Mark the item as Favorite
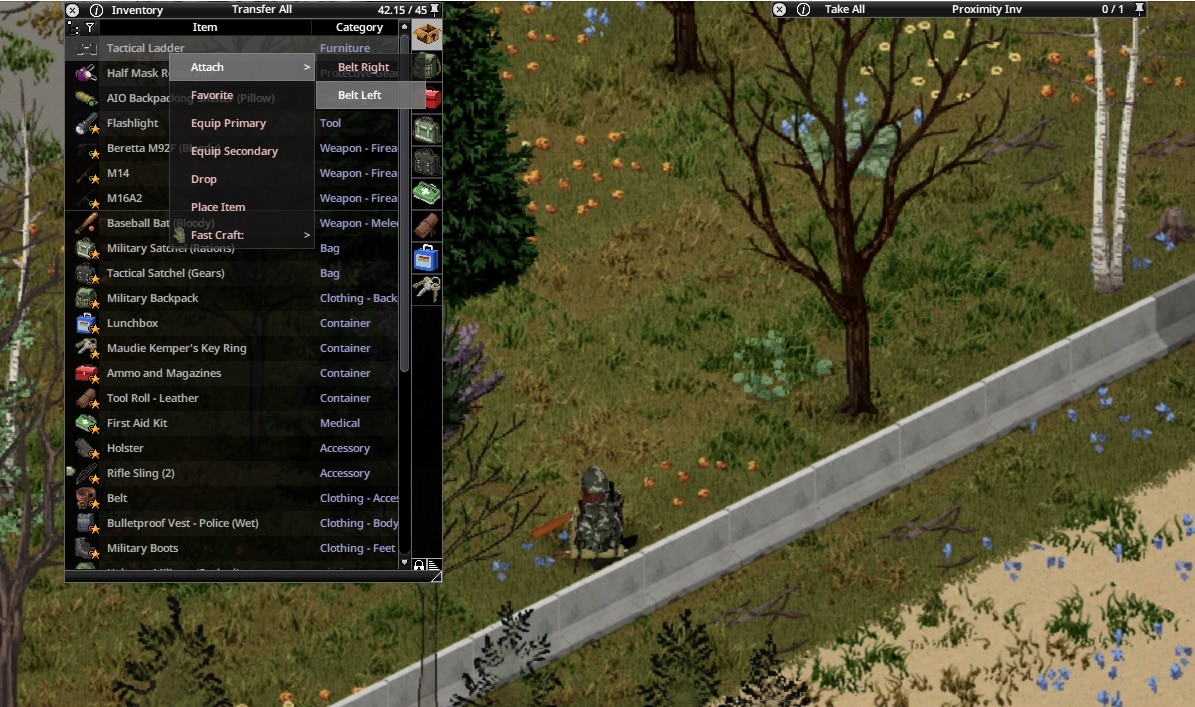 (212, 95)
